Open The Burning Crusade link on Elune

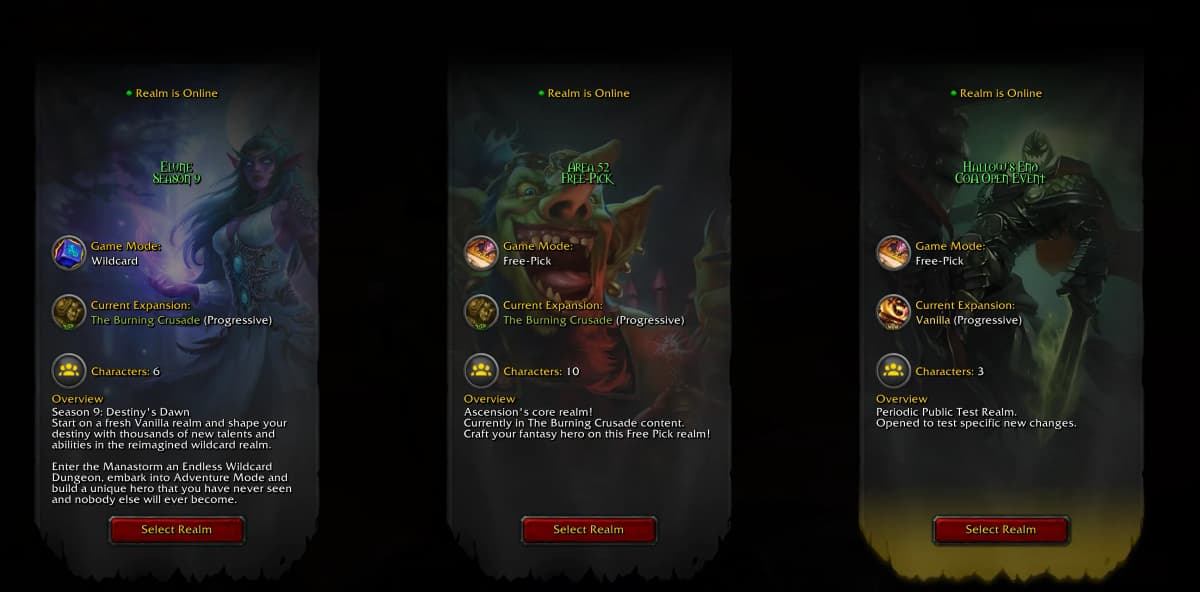(x=145, y=320)
